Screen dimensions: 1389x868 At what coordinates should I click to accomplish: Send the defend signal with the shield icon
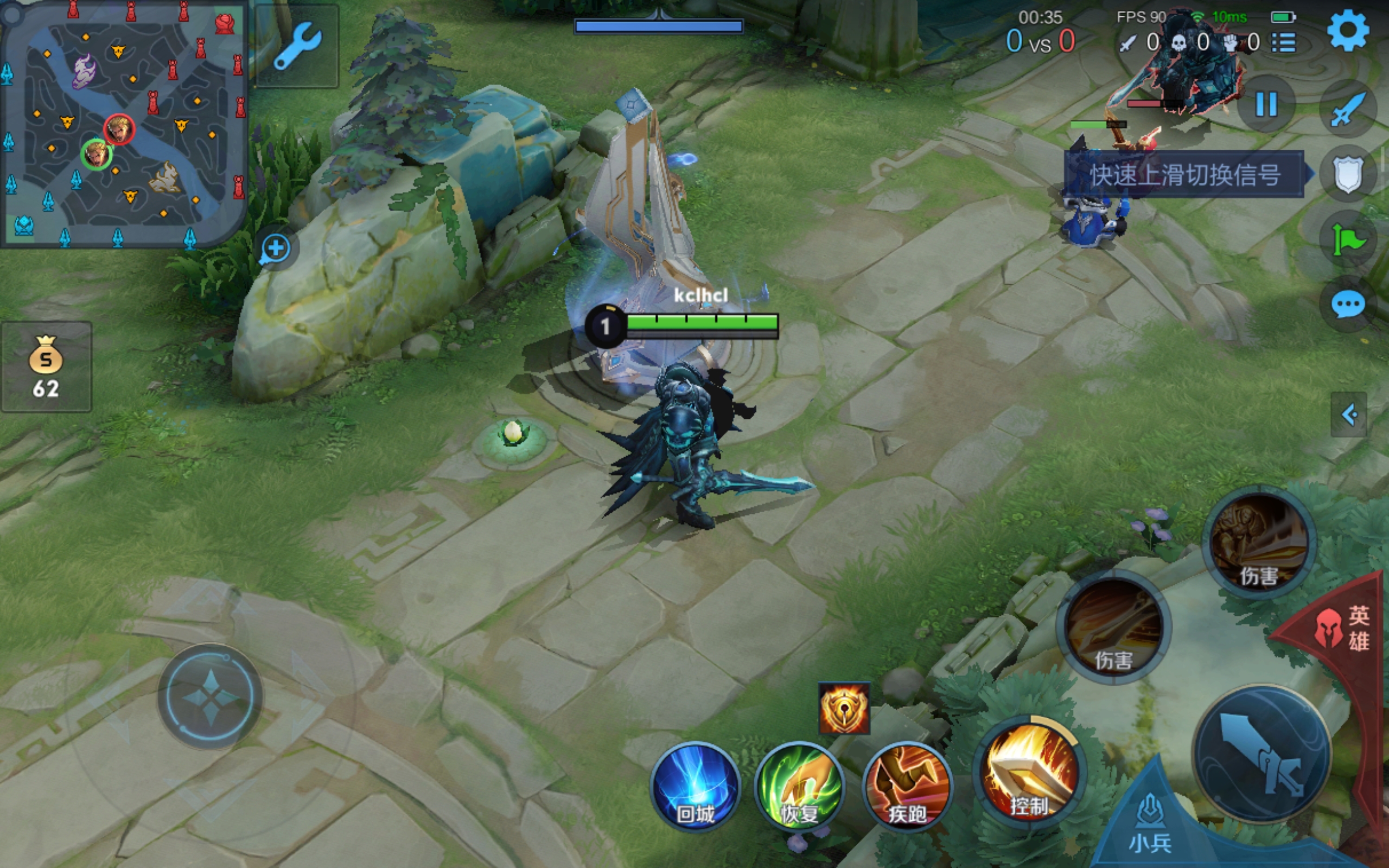point(1348,174)
